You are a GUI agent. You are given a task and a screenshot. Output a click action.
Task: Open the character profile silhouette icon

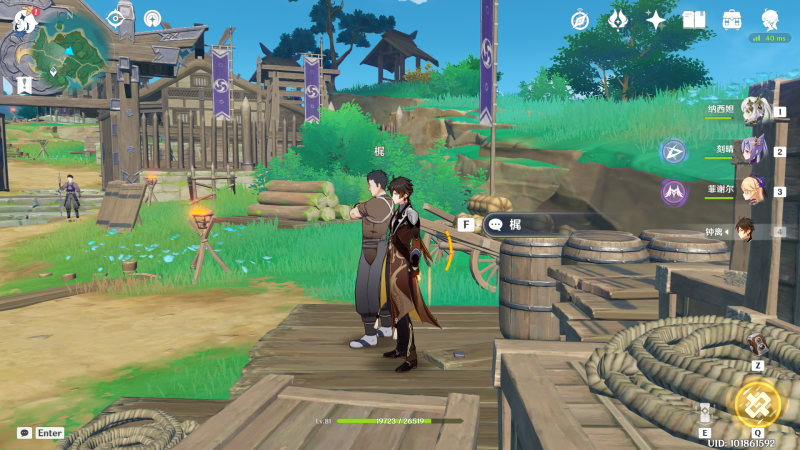tap(770, 20)
